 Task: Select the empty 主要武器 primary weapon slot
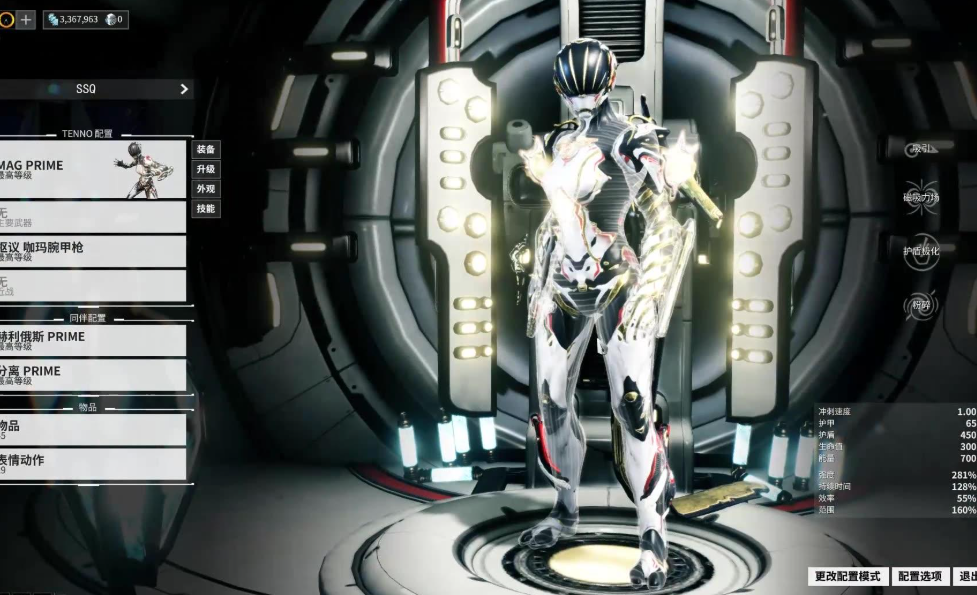(x=92, y=217)
